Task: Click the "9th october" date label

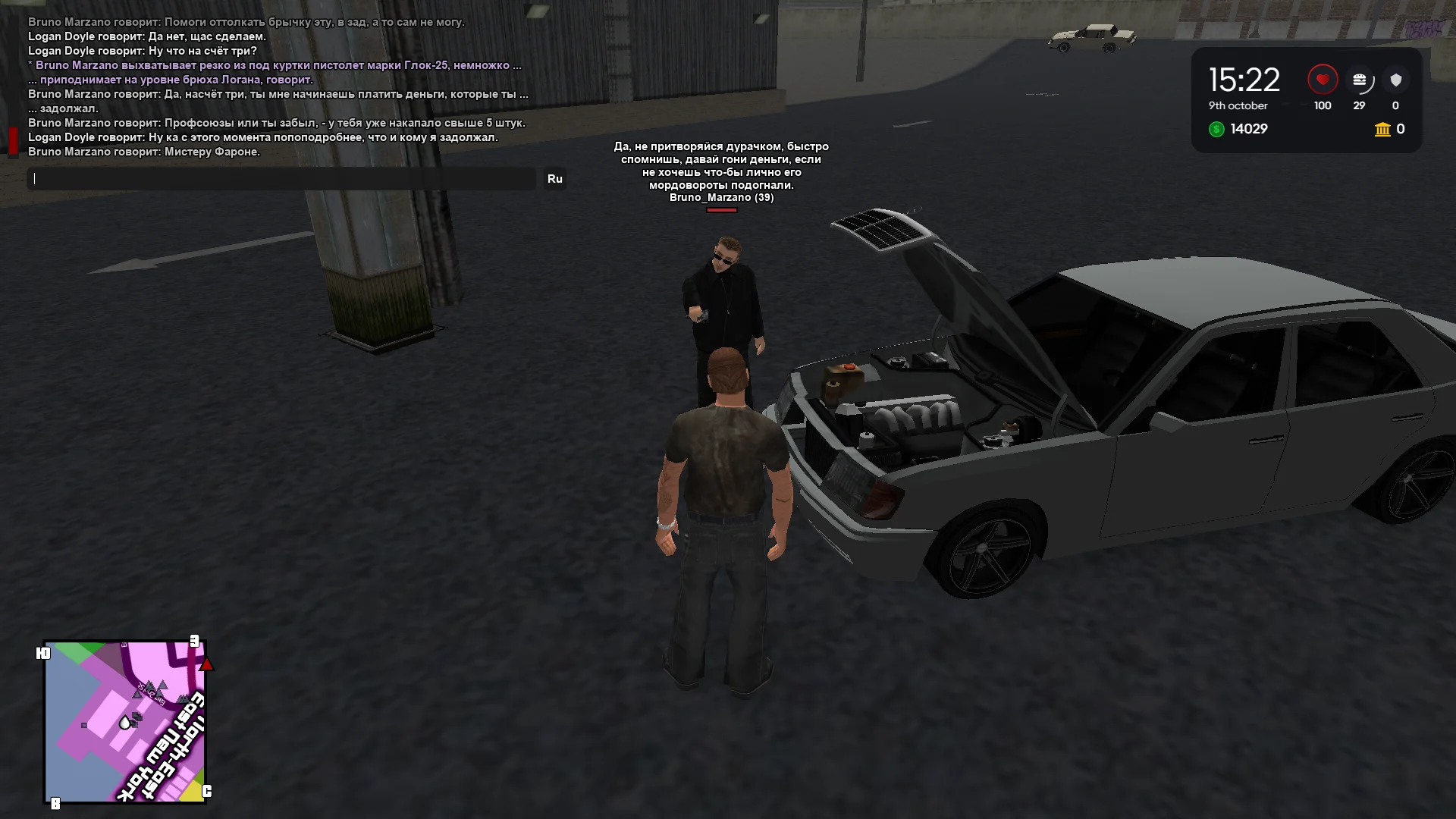Action: 1237,106
